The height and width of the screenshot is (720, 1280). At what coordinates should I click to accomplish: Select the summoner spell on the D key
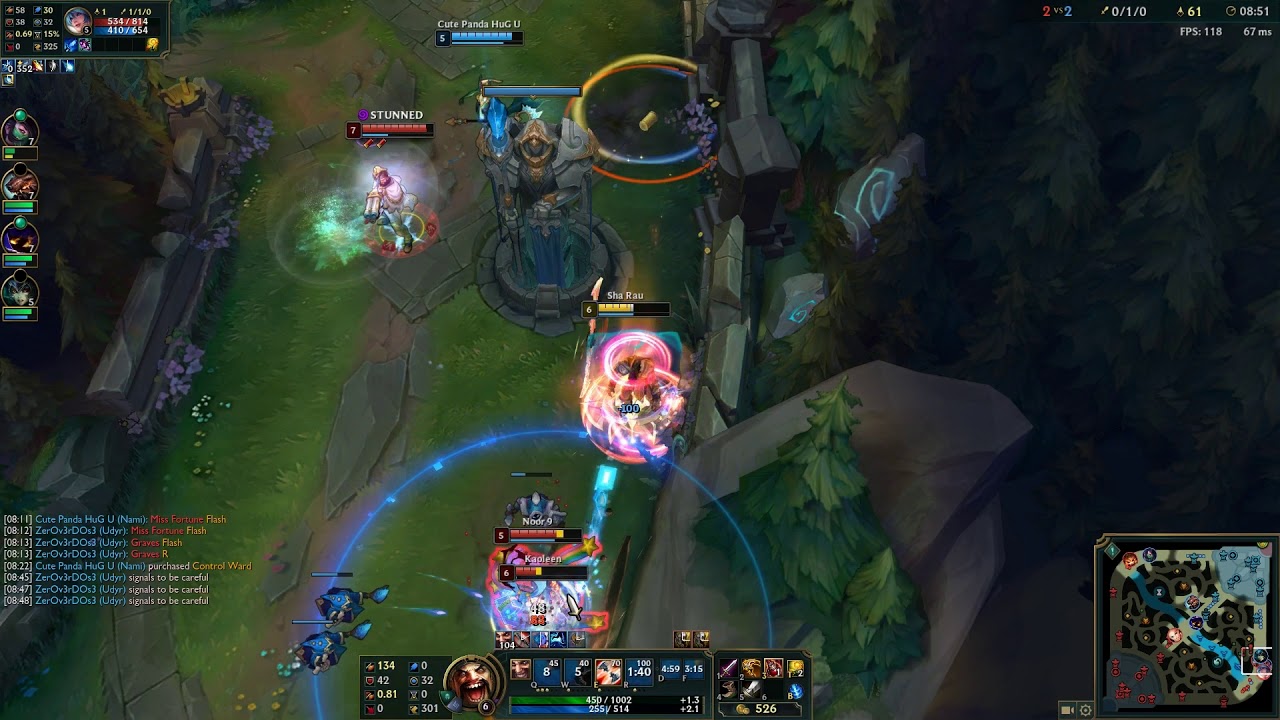pos(670,670)
